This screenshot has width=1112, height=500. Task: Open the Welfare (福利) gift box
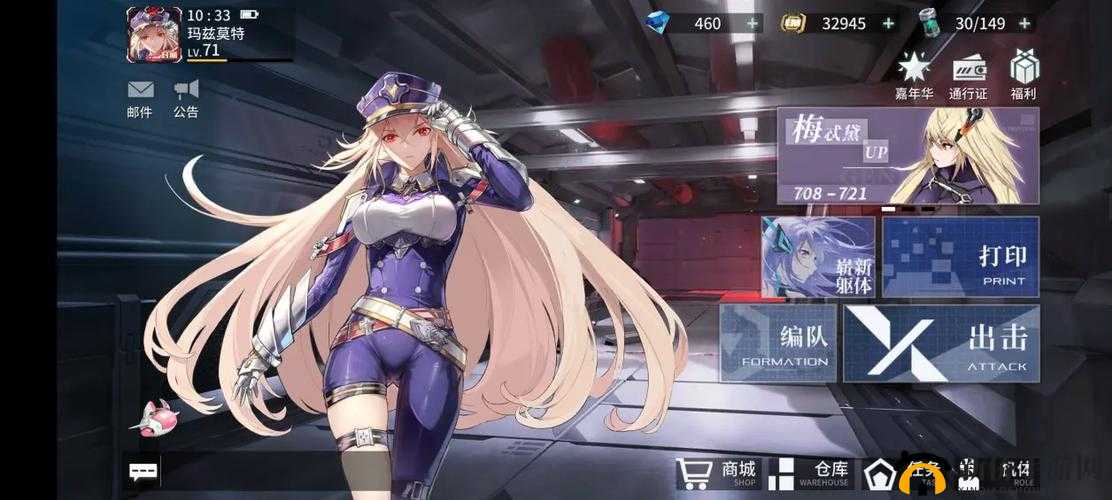[1023, 76]
